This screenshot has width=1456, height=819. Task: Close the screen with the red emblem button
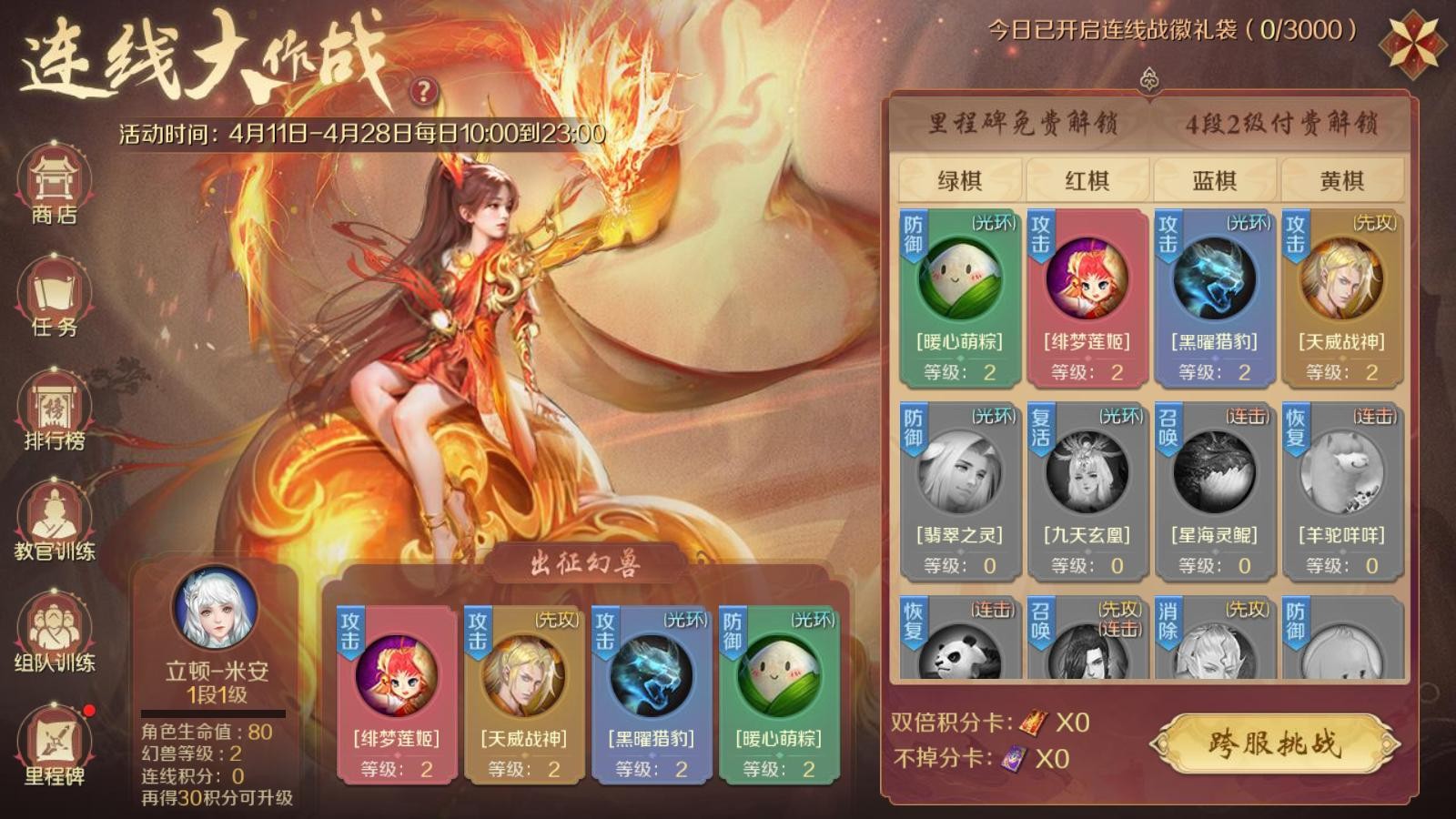click(1412, 42)
